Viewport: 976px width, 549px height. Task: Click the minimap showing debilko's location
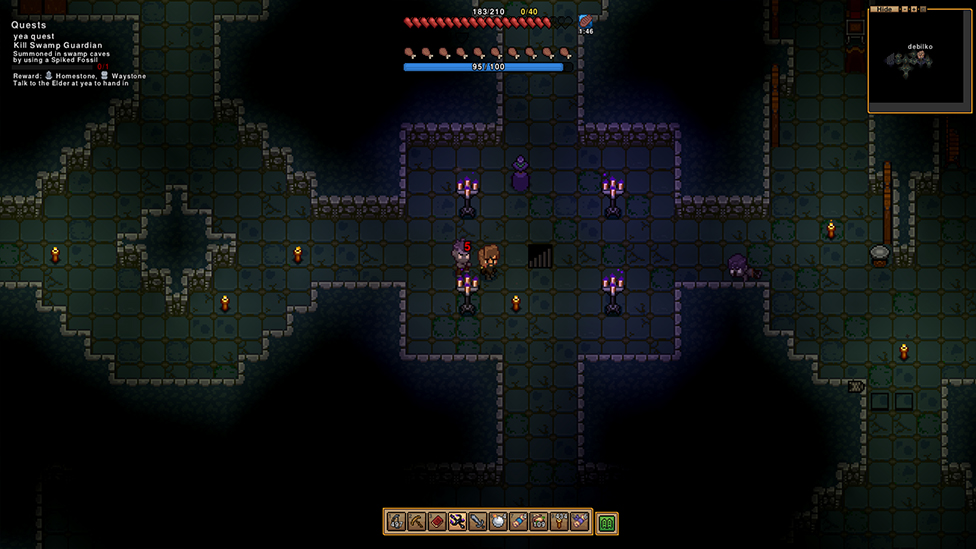point(920,62)
